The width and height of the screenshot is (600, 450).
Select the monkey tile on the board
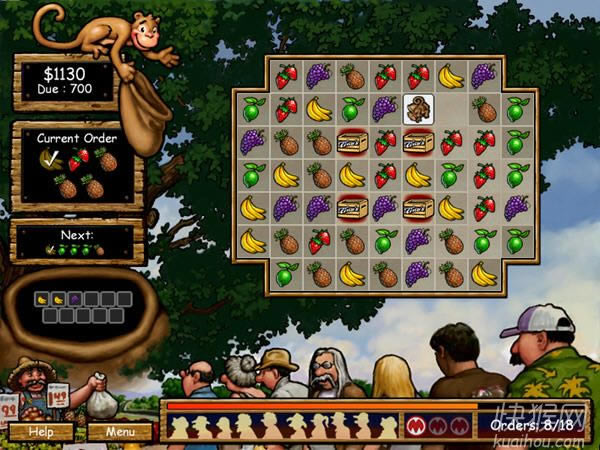click(418, 109)
